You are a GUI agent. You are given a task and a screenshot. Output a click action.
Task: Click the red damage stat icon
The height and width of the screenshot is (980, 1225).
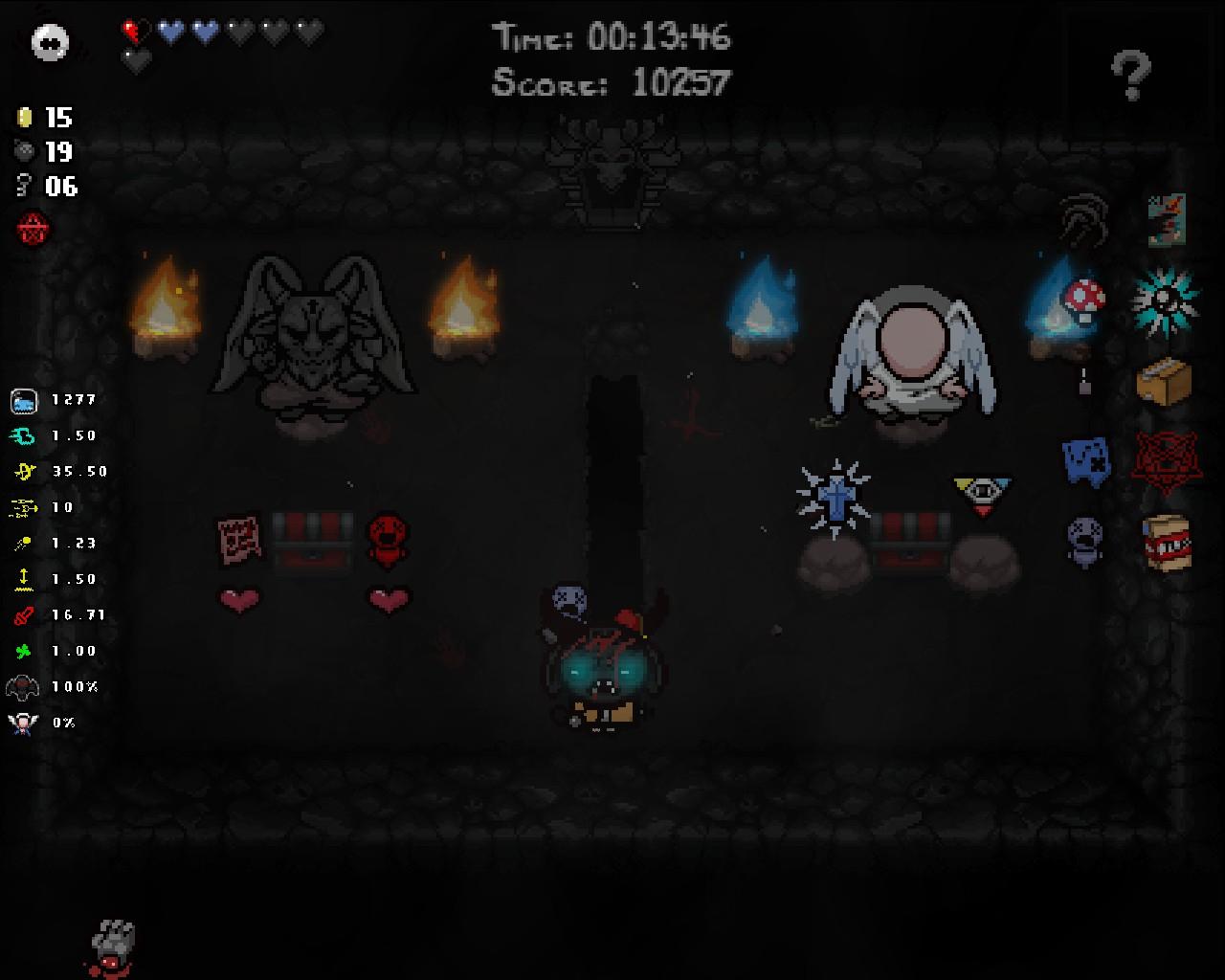(x=22, y=615)
